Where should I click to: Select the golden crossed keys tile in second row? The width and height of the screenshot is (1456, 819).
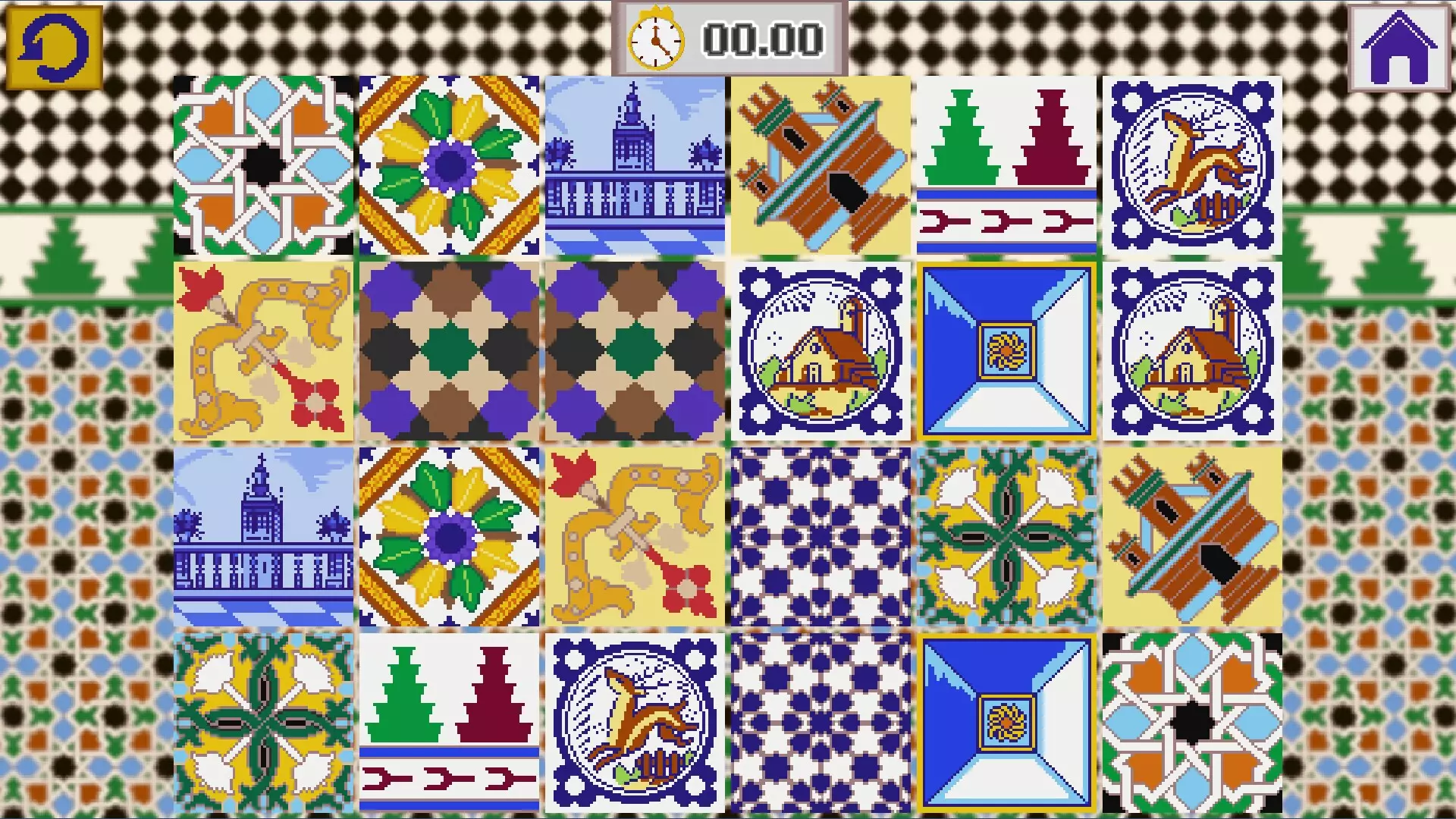click(x=263, y=350)
